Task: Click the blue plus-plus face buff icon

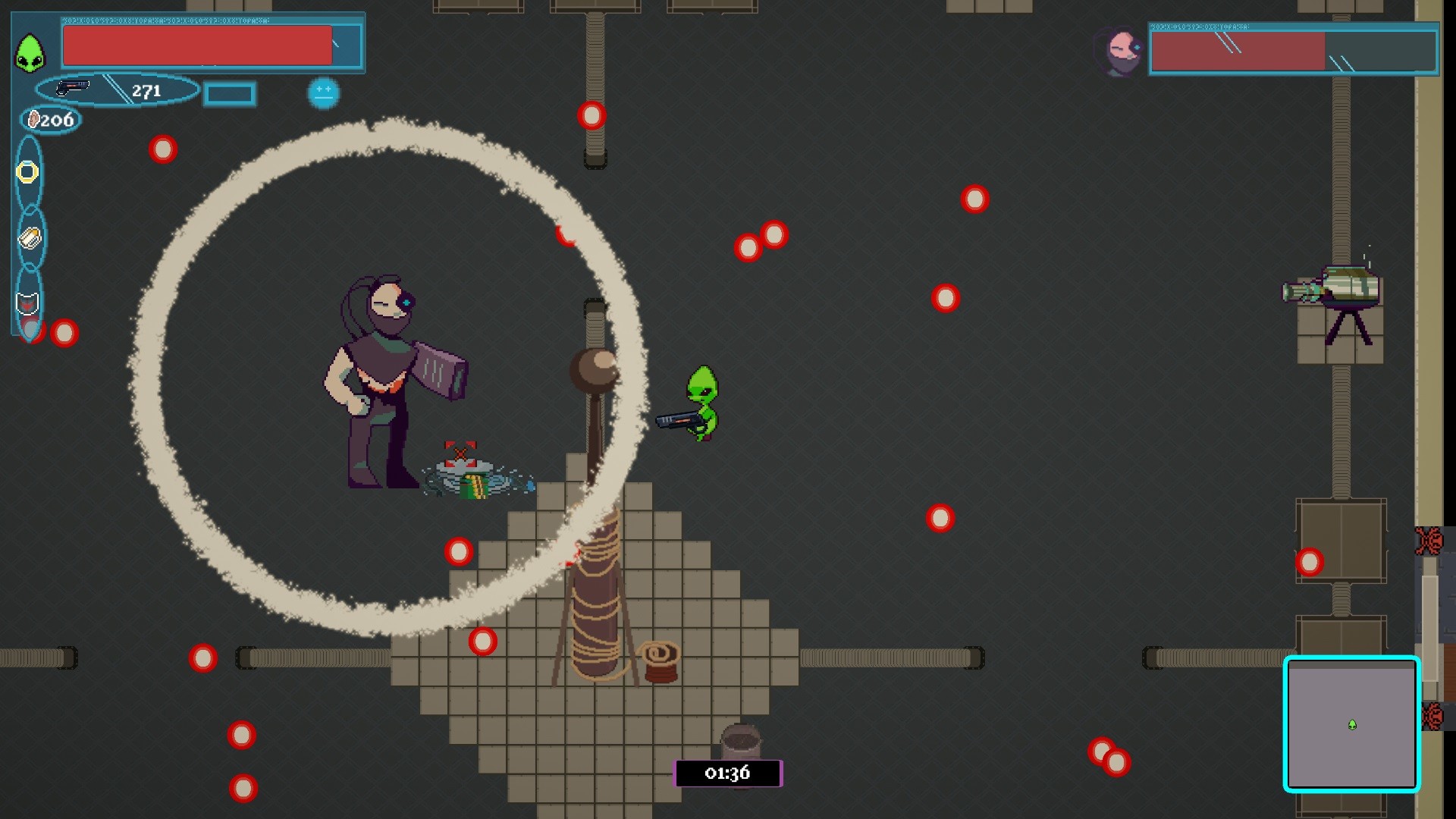Action: pos(325,93)
